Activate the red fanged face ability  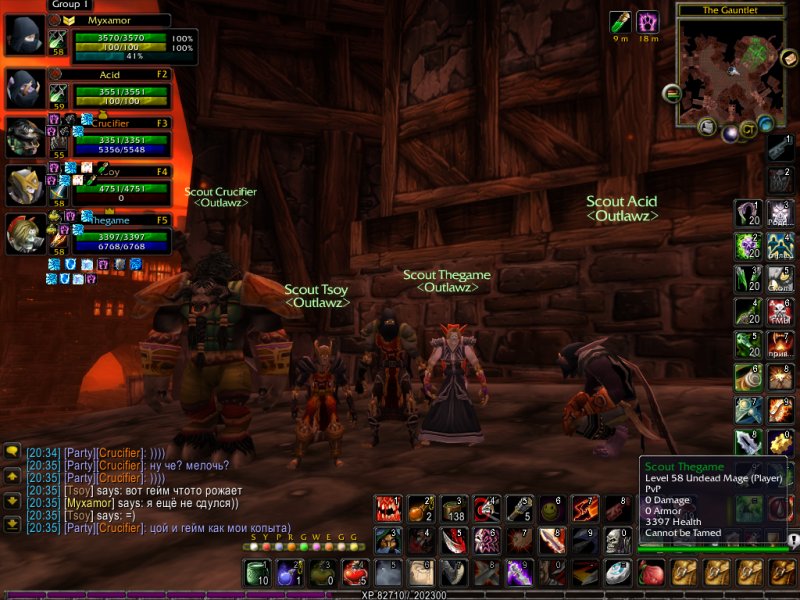[x=388, y=510]
